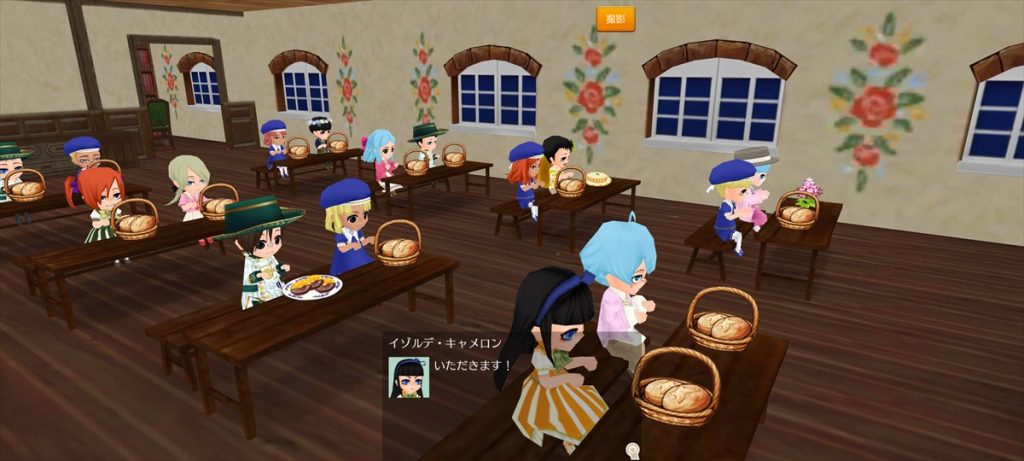
Task: Tap the small lightbulb icon
Action: click(632, 451)
